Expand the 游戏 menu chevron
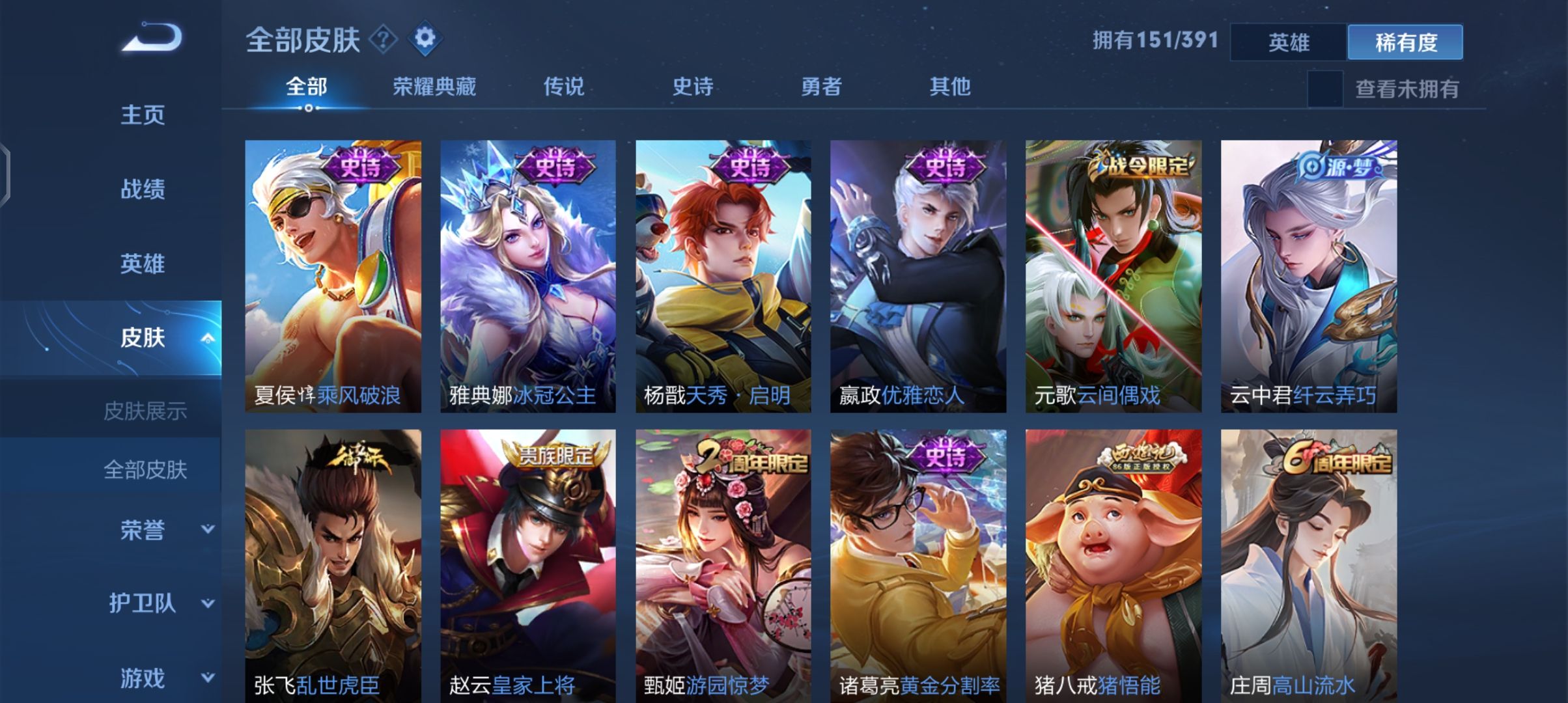 click(208, 677)
